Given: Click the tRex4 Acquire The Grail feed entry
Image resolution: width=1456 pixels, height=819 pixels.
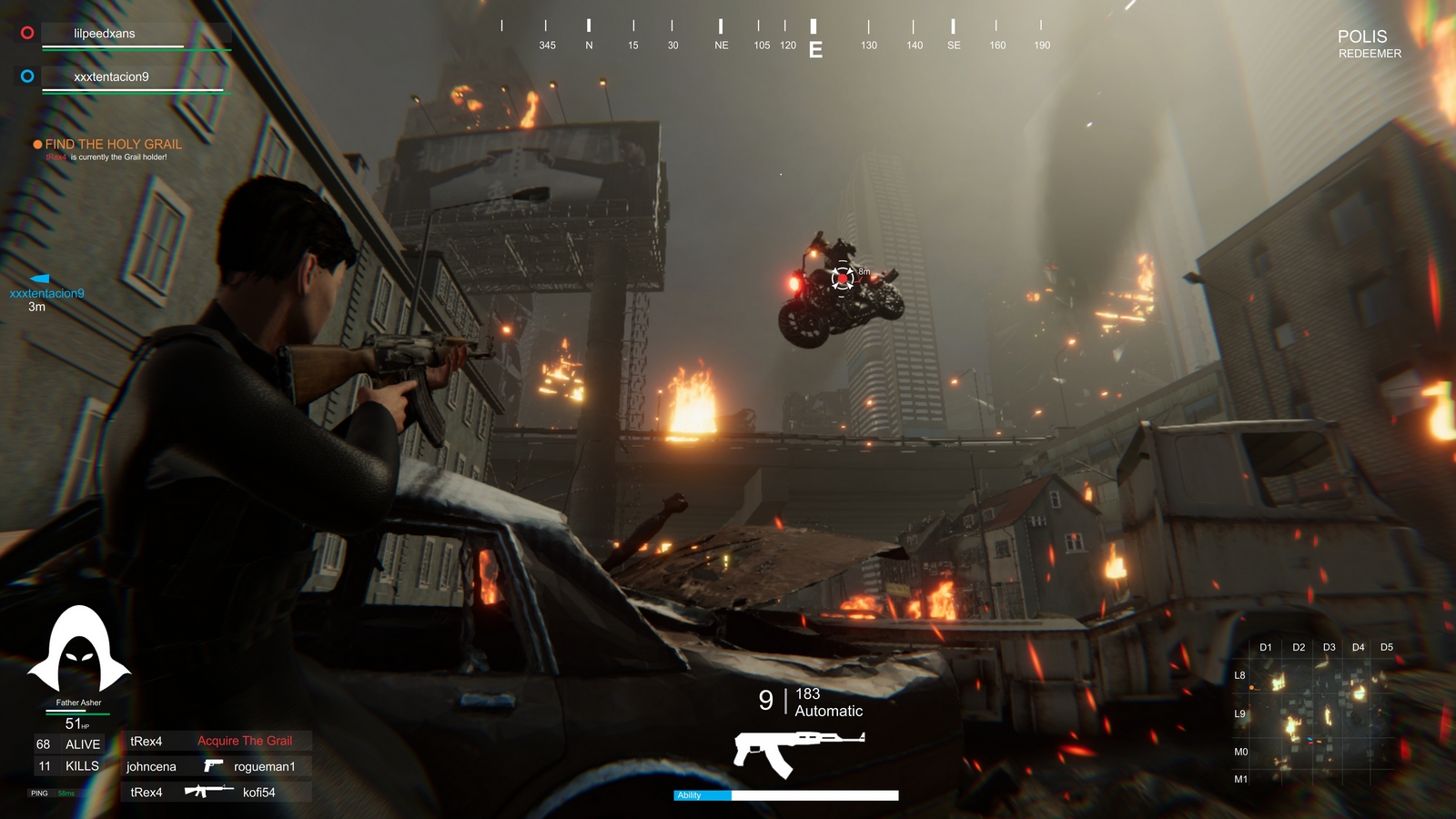Looking at the screenshot, I should 217,741.
